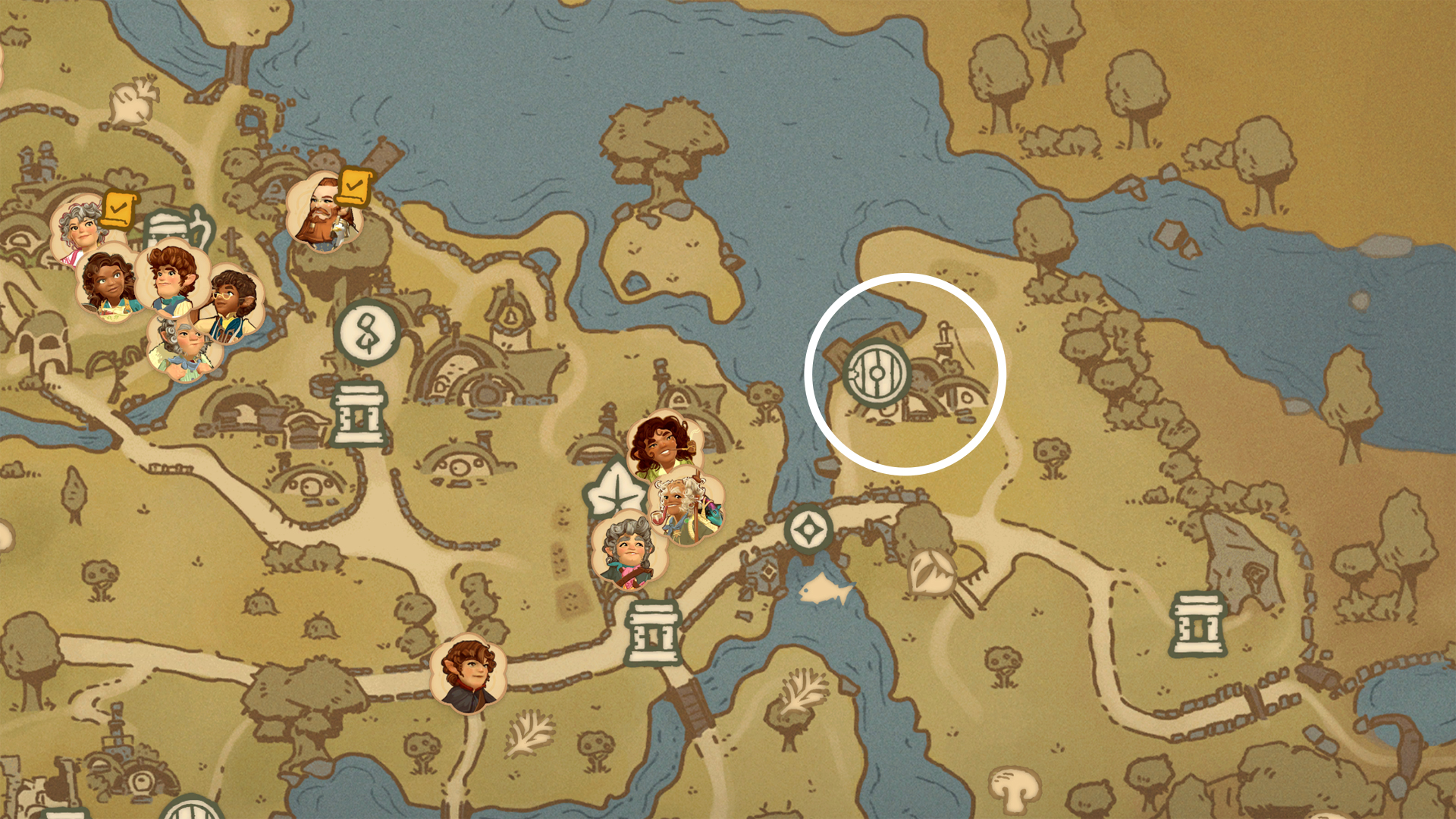This screenshot has width=1456, height=819.
Task: Select the curly-haired smiling woman portrait
Action: 663,448
